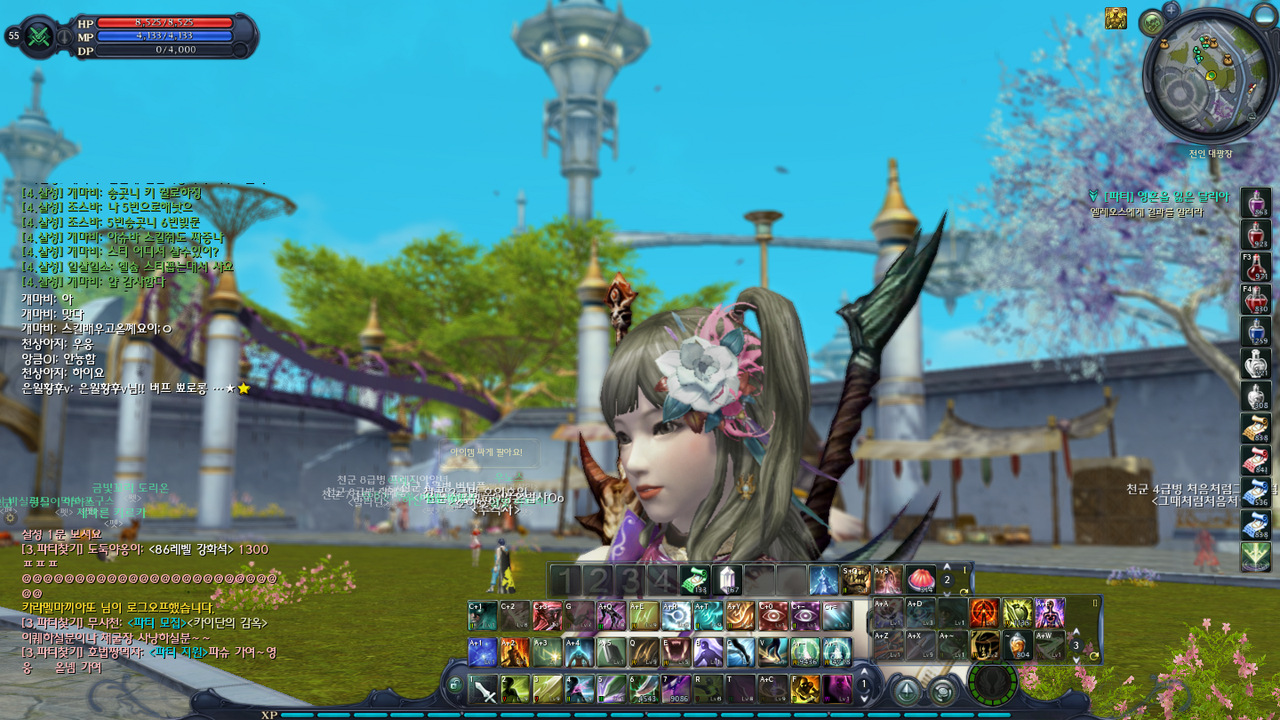The image size is (1280, 720).
Task: Use the red shell item on the top hotbar
Action: [x=920, y=580]
